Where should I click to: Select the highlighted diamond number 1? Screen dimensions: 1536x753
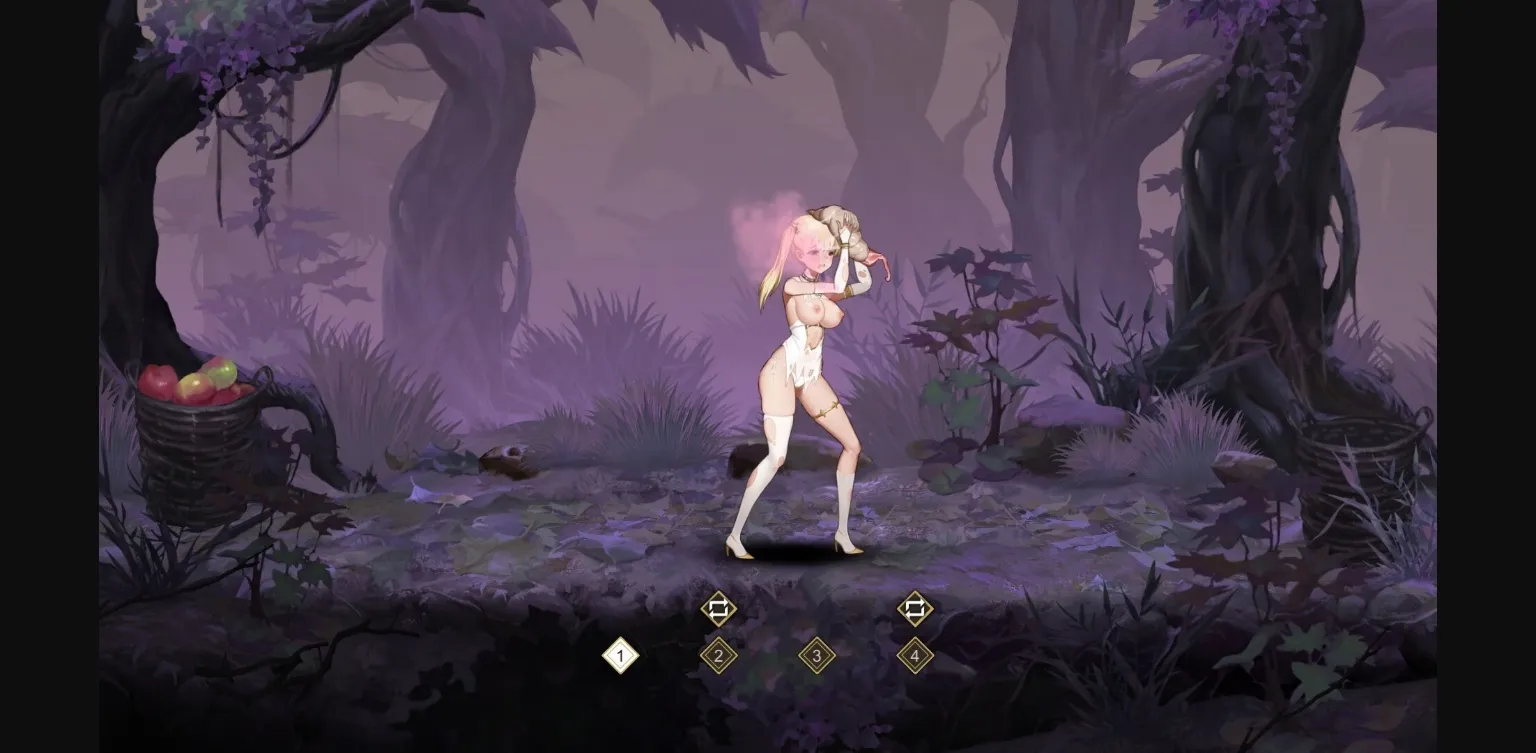(x=621, y=657)
